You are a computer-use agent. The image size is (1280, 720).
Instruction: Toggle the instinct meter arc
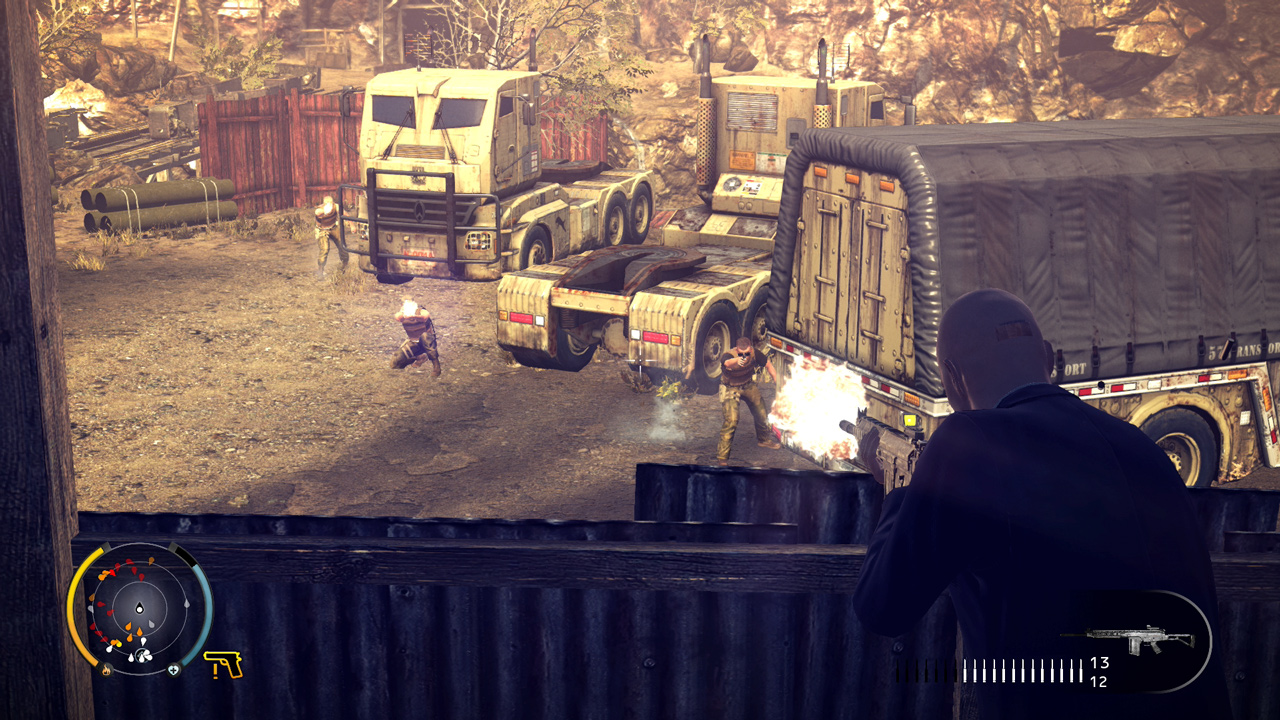(75, 617)
